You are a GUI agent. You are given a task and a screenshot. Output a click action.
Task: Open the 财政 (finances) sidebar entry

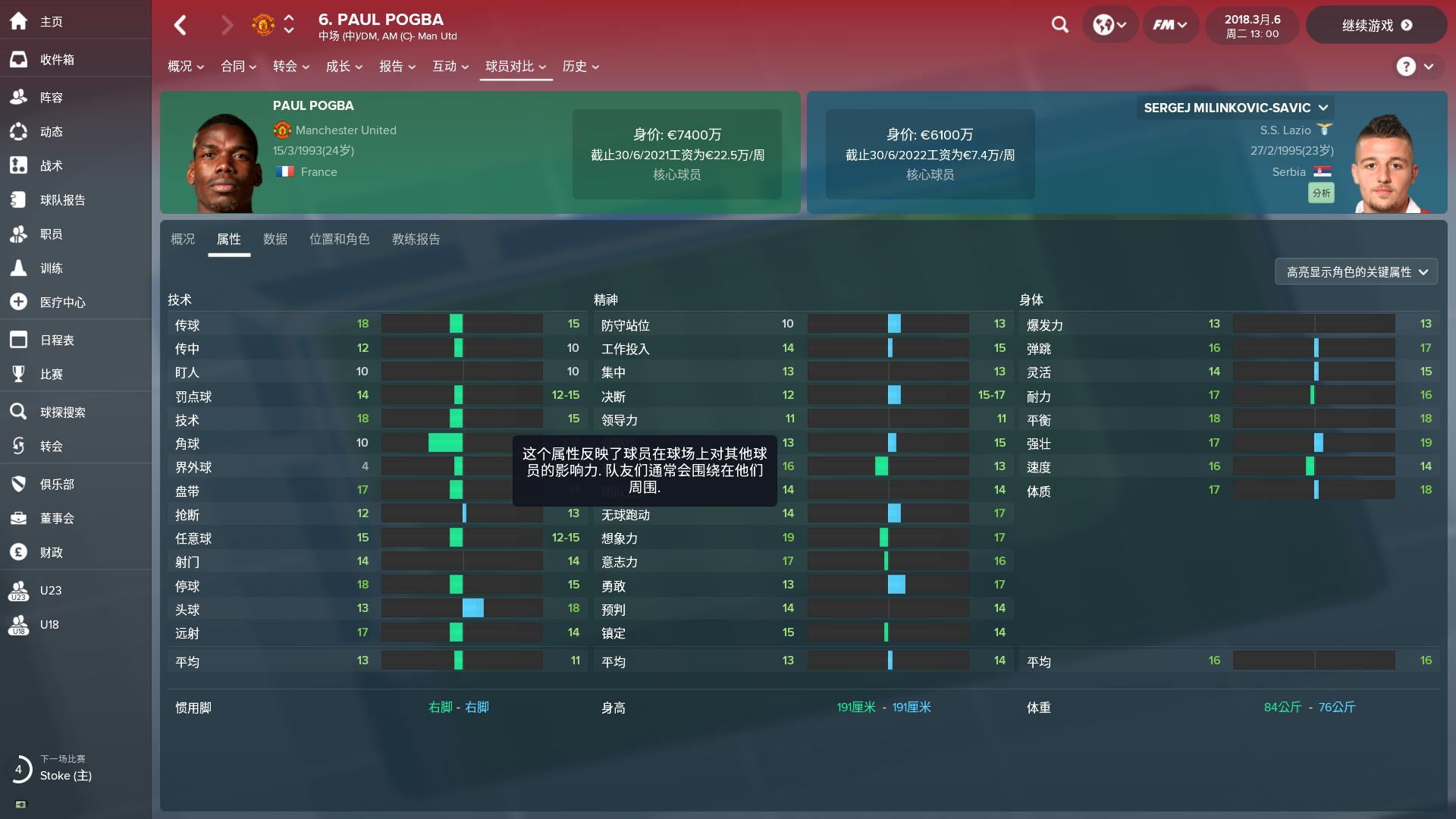pos(51,552)
